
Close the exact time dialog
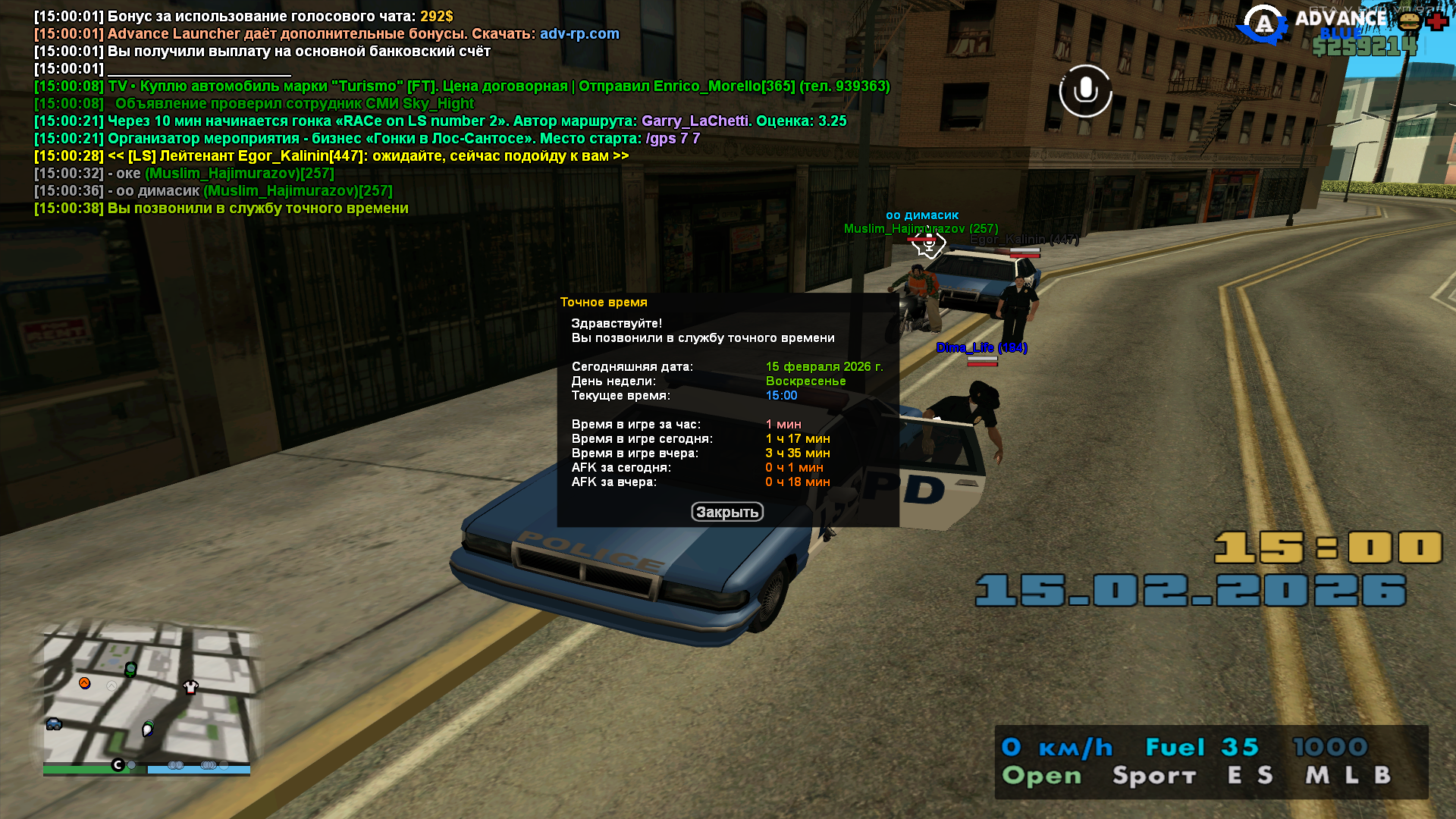[x=726, y=512]
